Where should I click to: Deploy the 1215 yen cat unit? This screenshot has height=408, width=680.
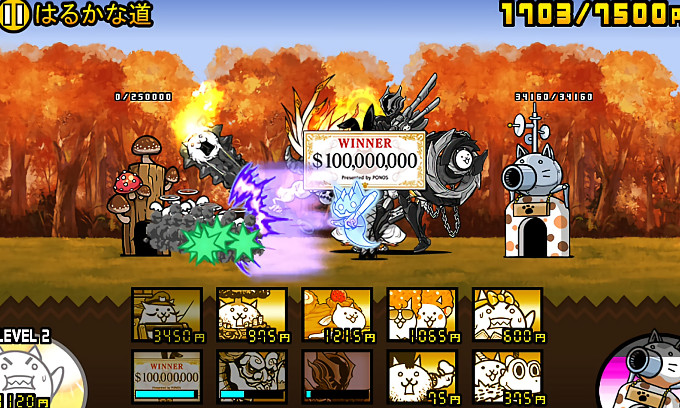[337, 315]
